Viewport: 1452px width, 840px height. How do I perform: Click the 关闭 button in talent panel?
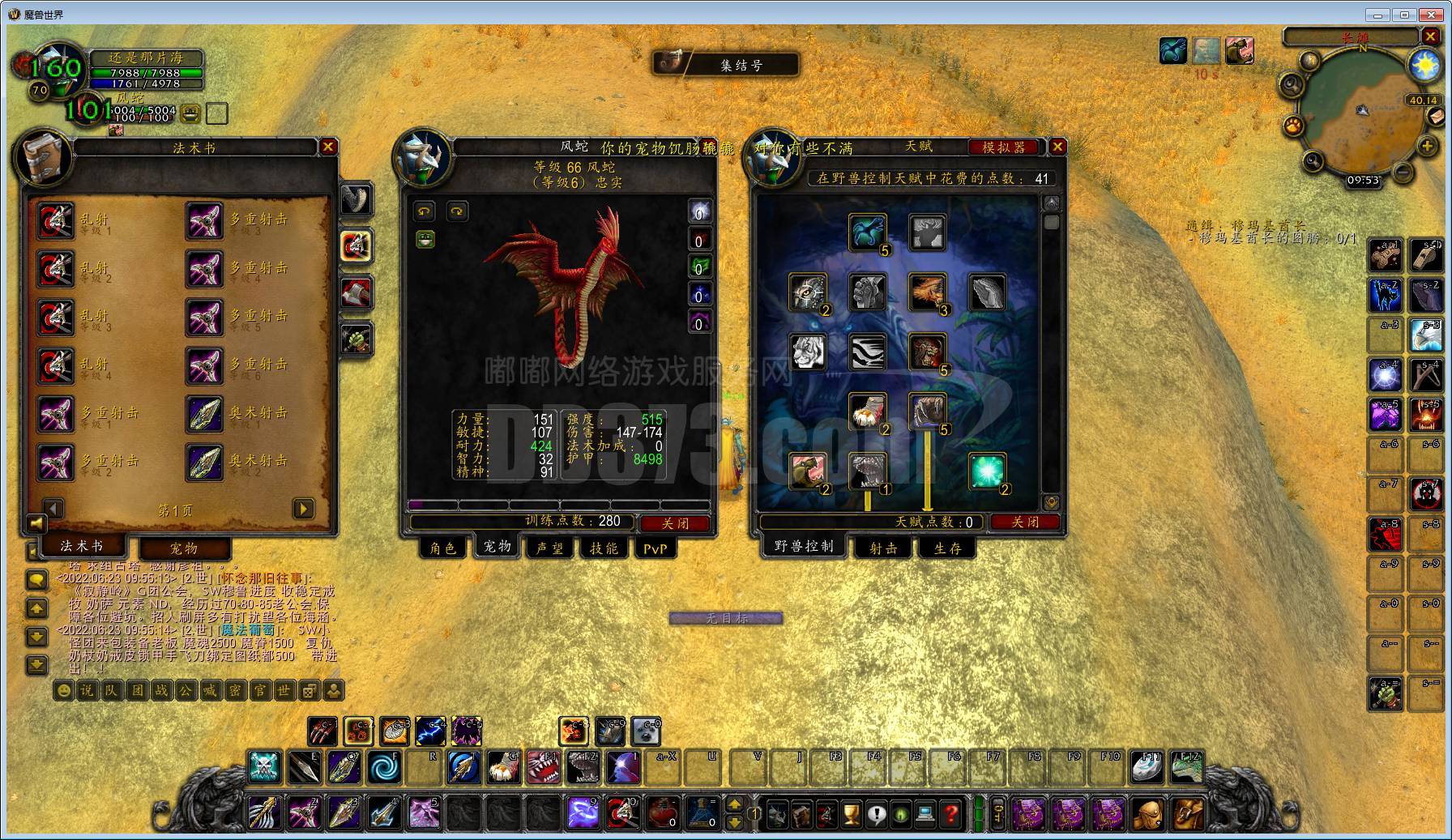pos(1025,522)
